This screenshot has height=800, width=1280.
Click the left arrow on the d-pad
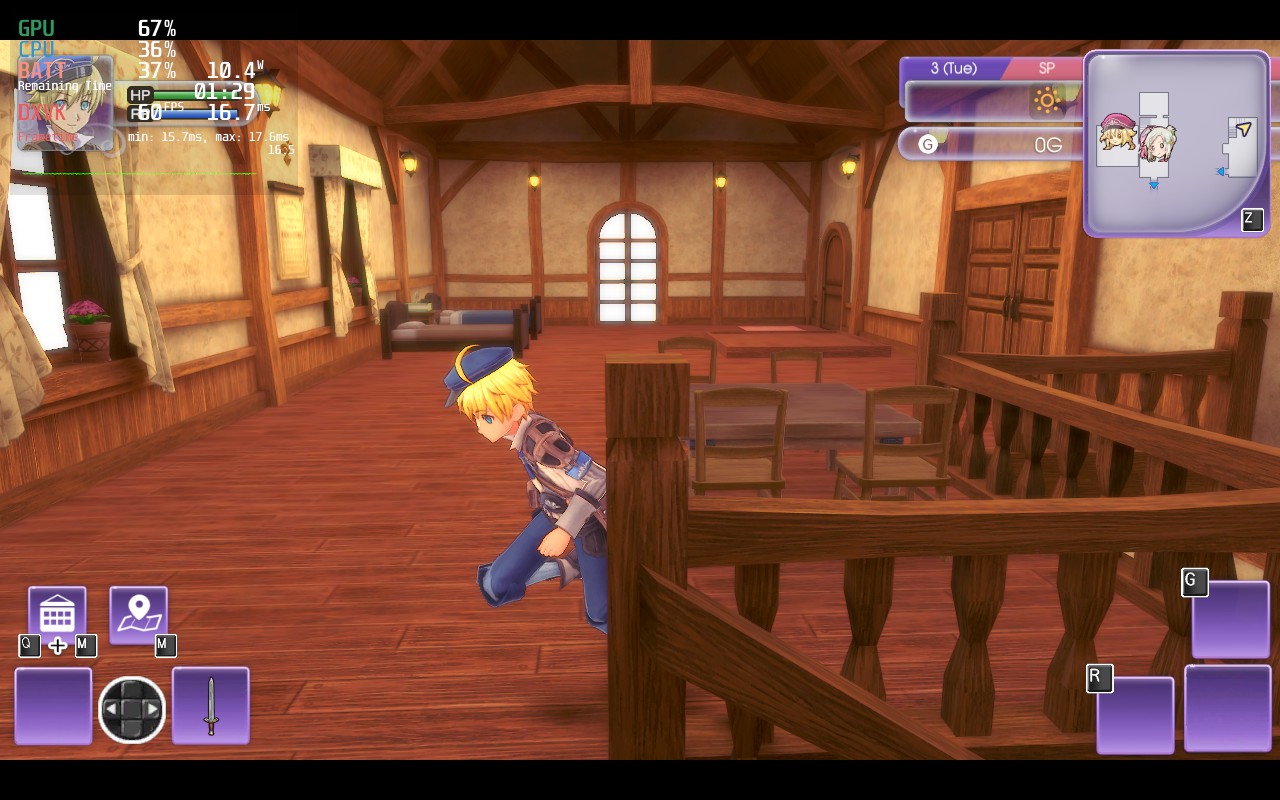point(112,710)
